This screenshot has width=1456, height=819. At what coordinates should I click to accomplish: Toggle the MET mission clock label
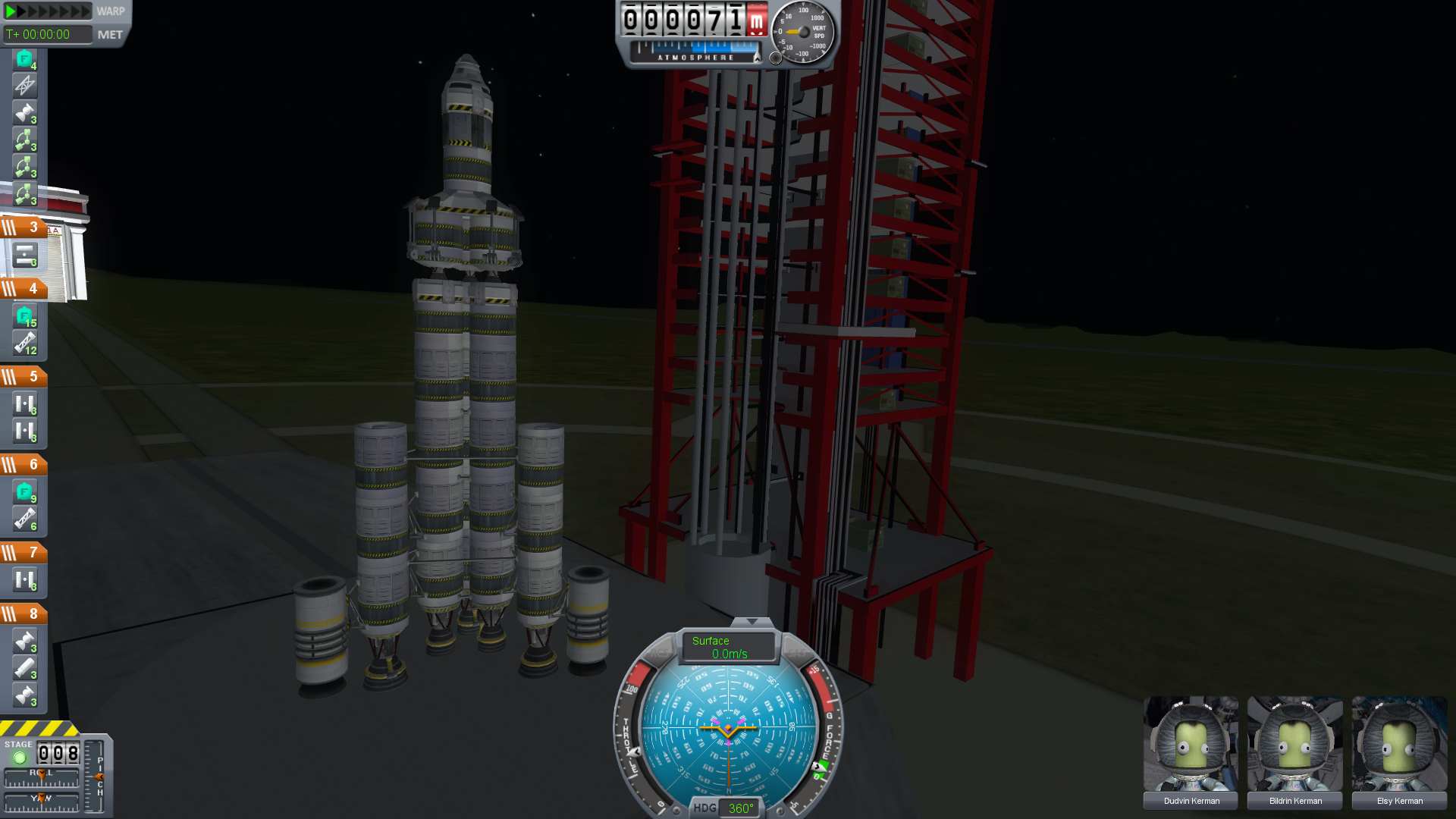(110, 35)
